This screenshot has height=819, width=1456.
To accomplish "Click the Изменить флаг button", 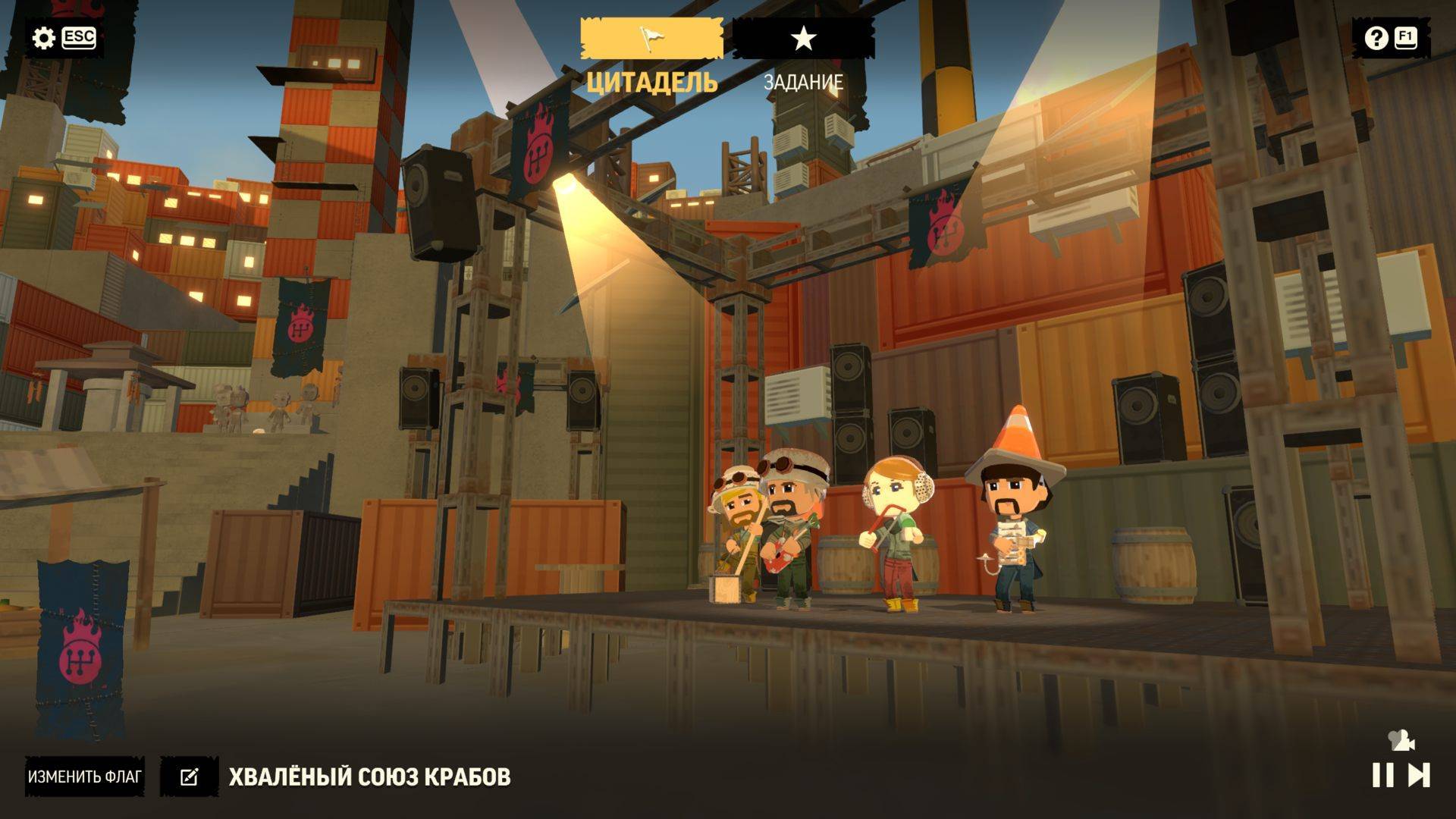I will point(85,777).
